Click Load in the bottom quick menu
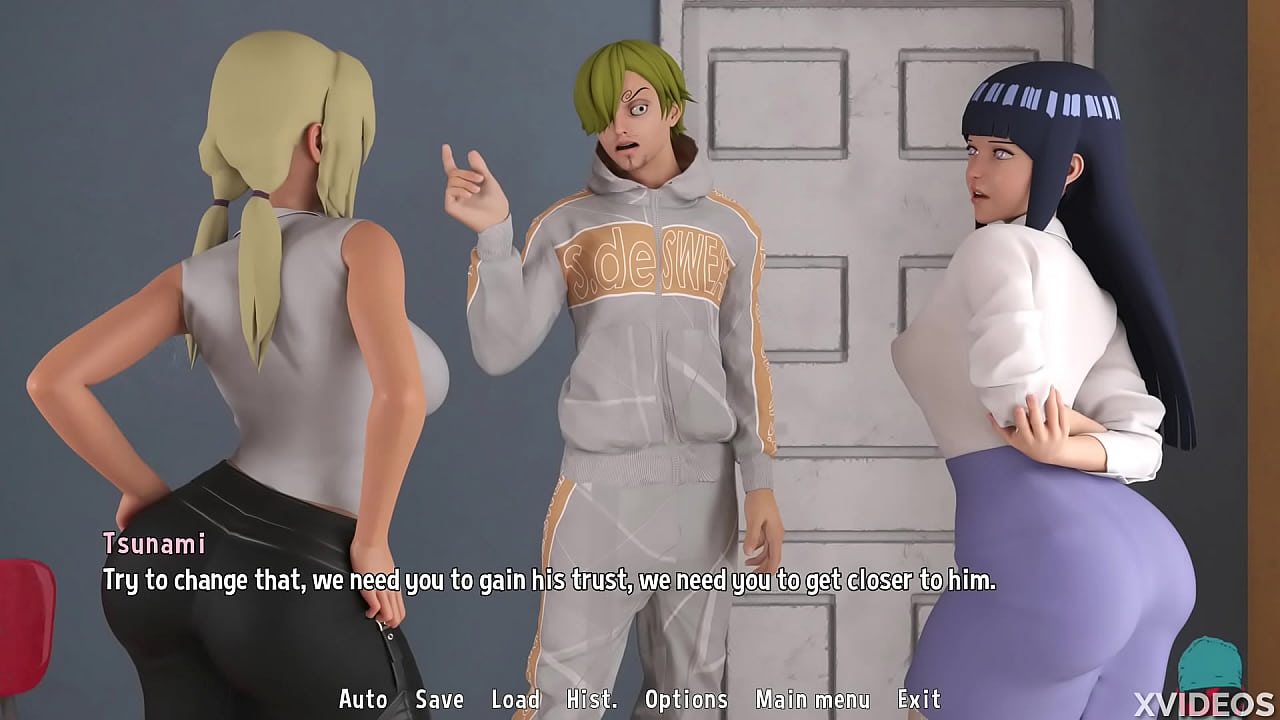Image resolution: width=1280 pixels, height=720 pixels. 516,699
